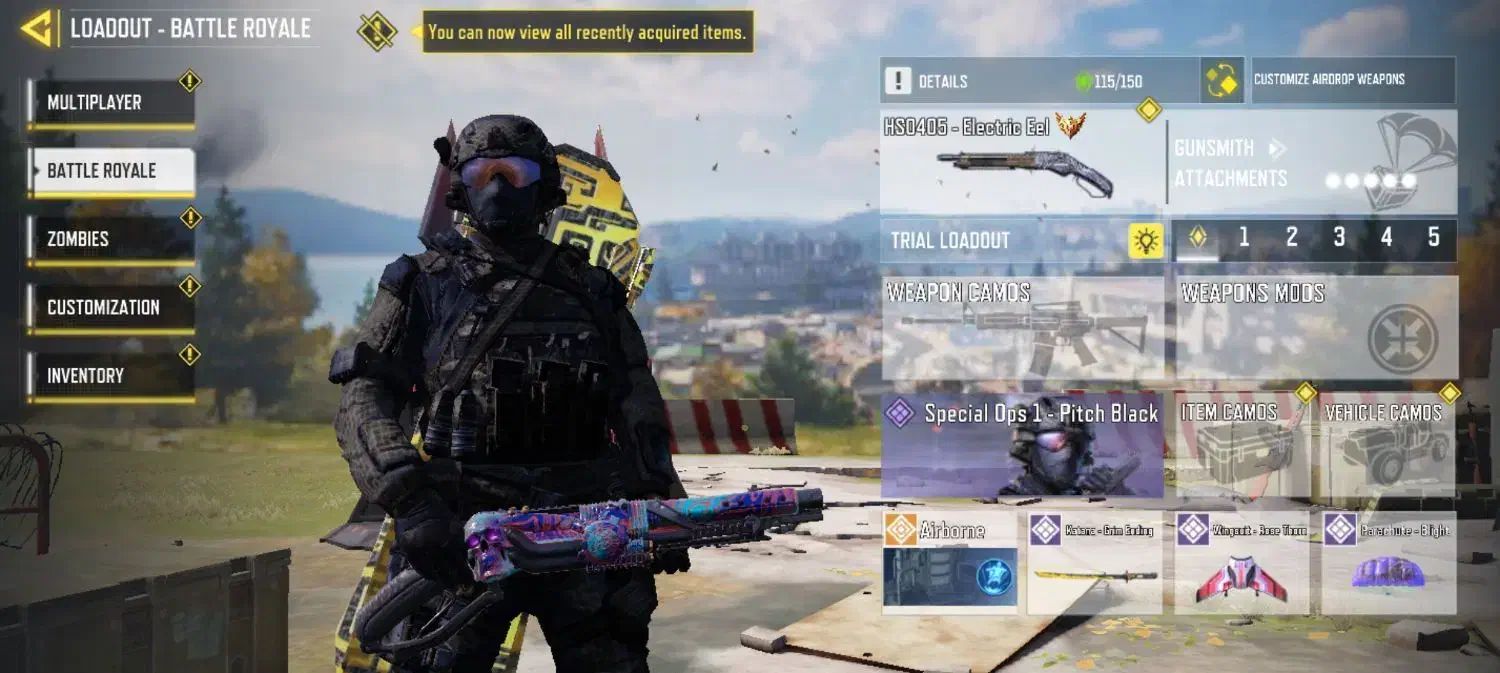
Task: Open Vehicle Camos
Action: pos(1387,445)
